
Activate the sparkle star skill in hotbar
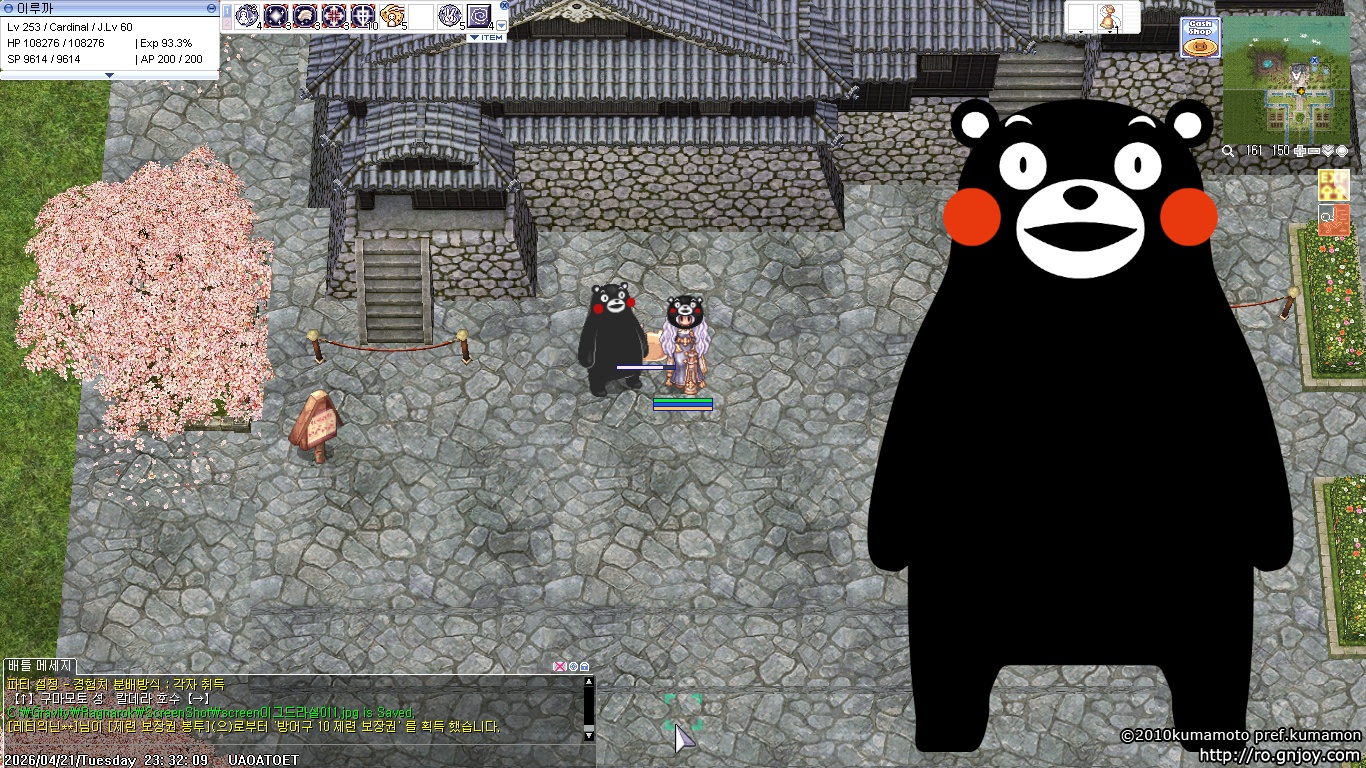tap(276, 16)
